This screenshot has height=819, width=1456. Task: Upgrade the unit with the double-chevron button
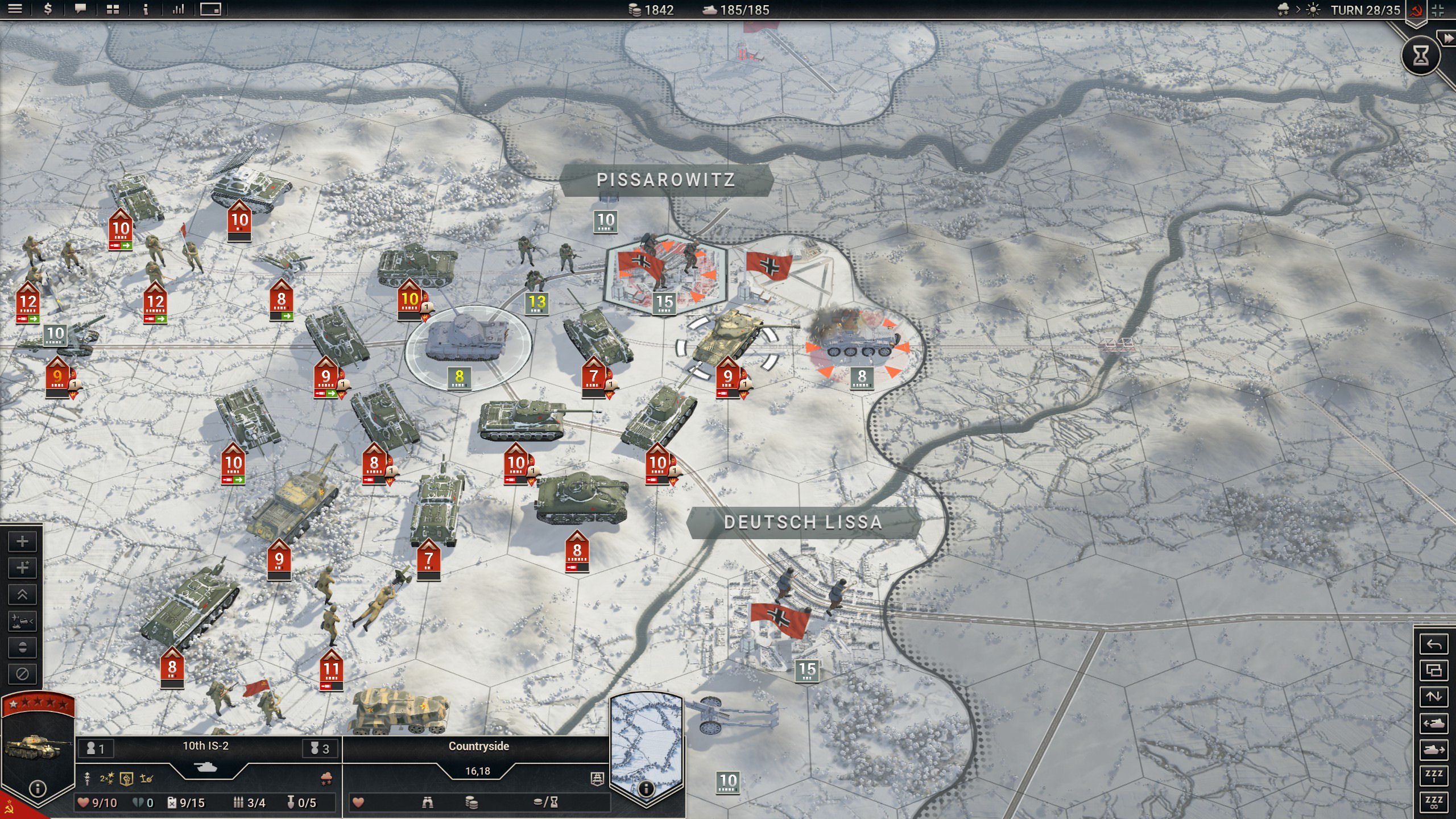pos(22,594)
